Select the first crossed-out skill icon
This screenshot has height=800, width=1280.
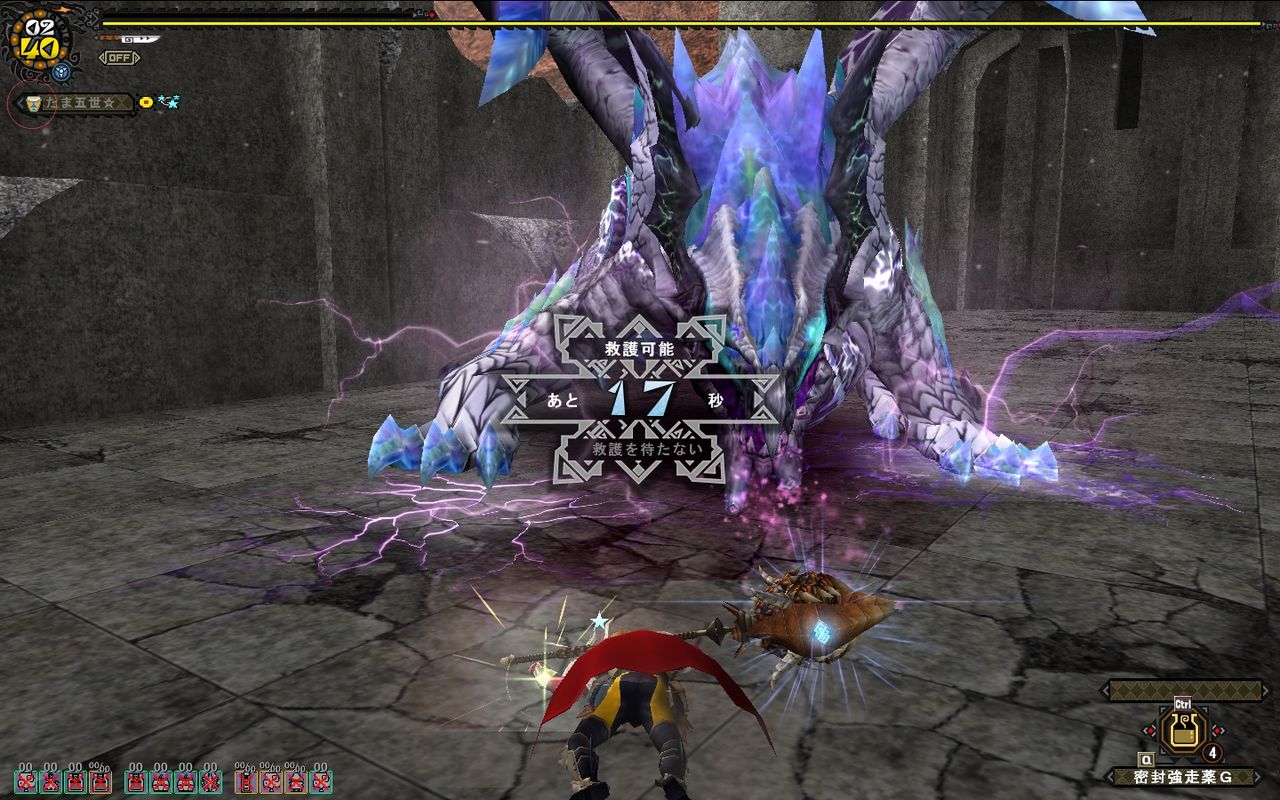click(x=26, y=781)
